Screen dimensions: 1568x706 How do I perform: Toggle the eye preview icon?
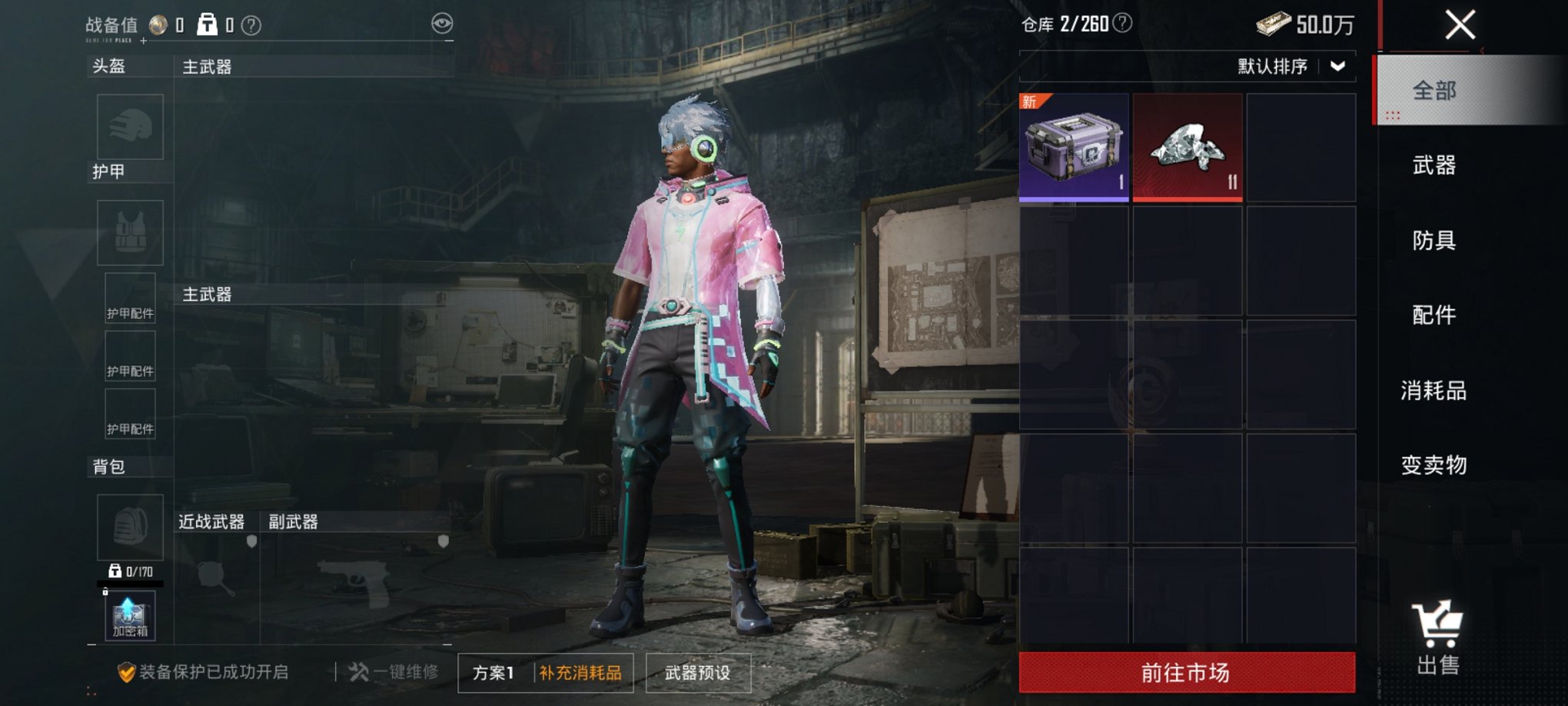pyautogui.click(x=442, y=25)
